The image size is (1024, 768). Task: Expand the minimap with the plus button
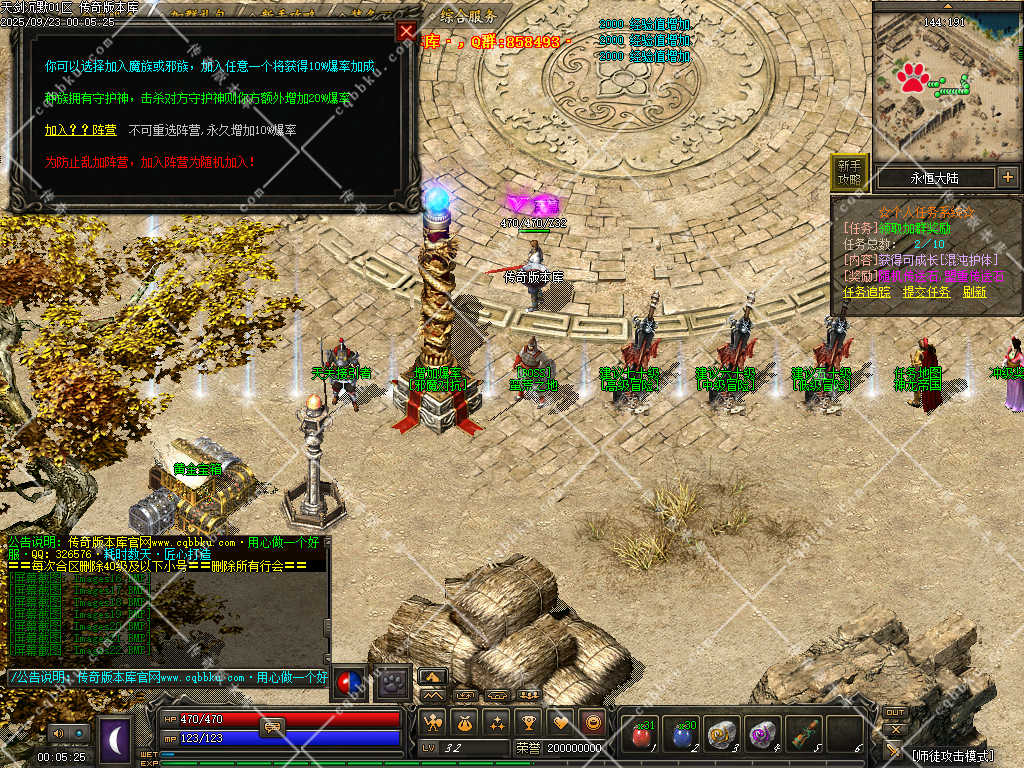point(1007,178)
